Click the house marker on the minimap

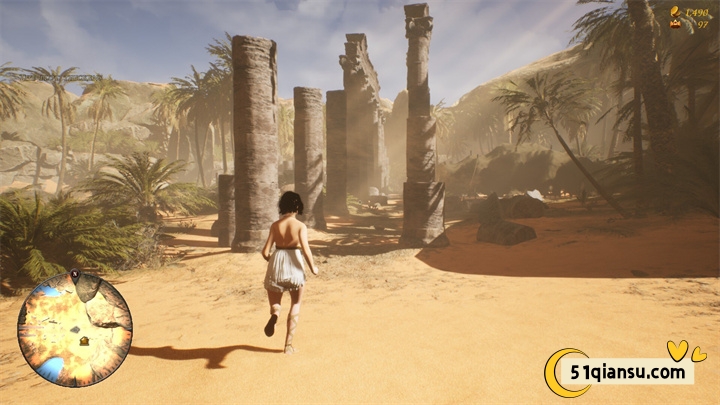point(84,339)
